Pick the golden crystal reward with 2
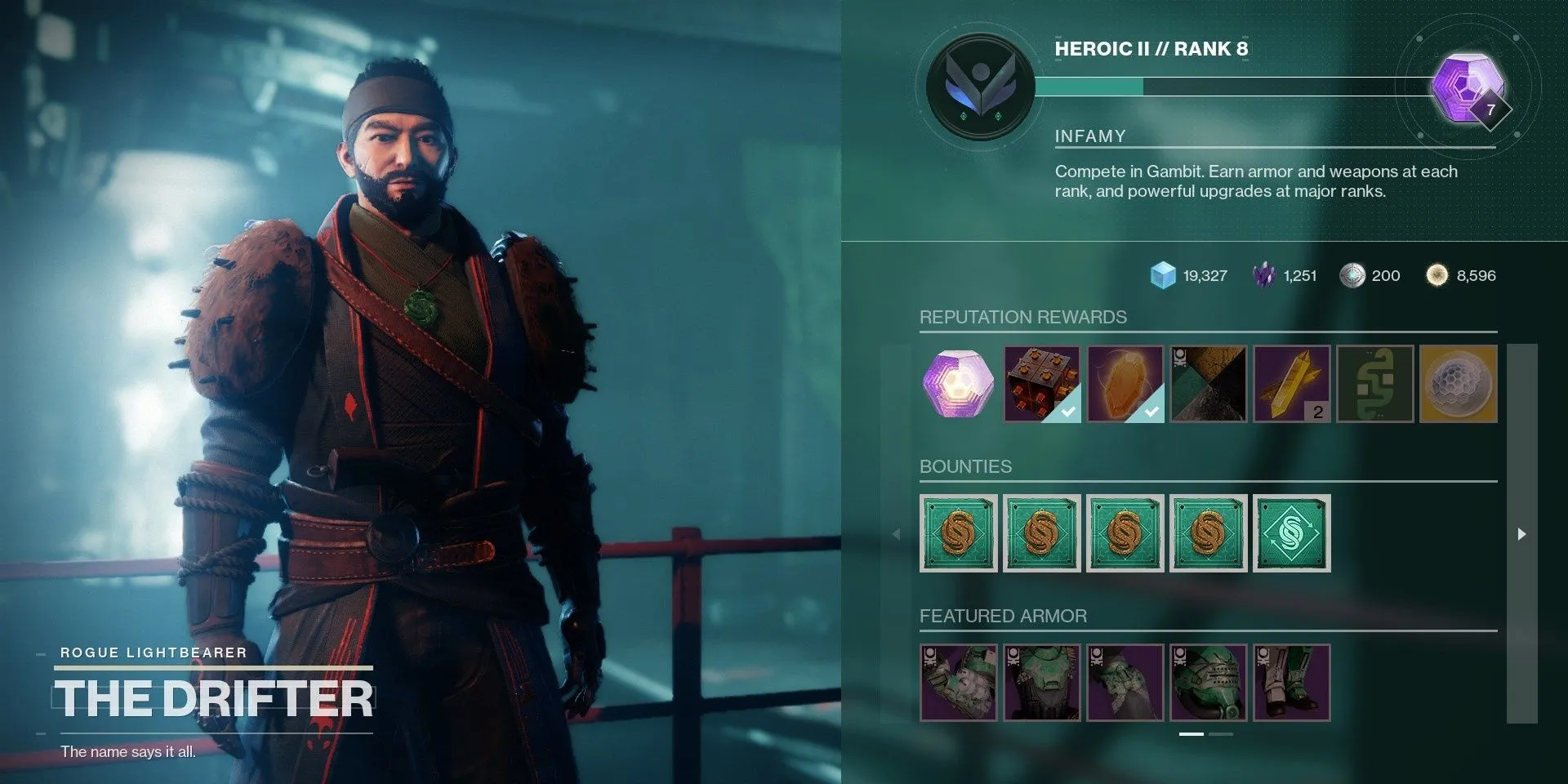This screenshot has width=1568, height=784. coord(1292,384)
